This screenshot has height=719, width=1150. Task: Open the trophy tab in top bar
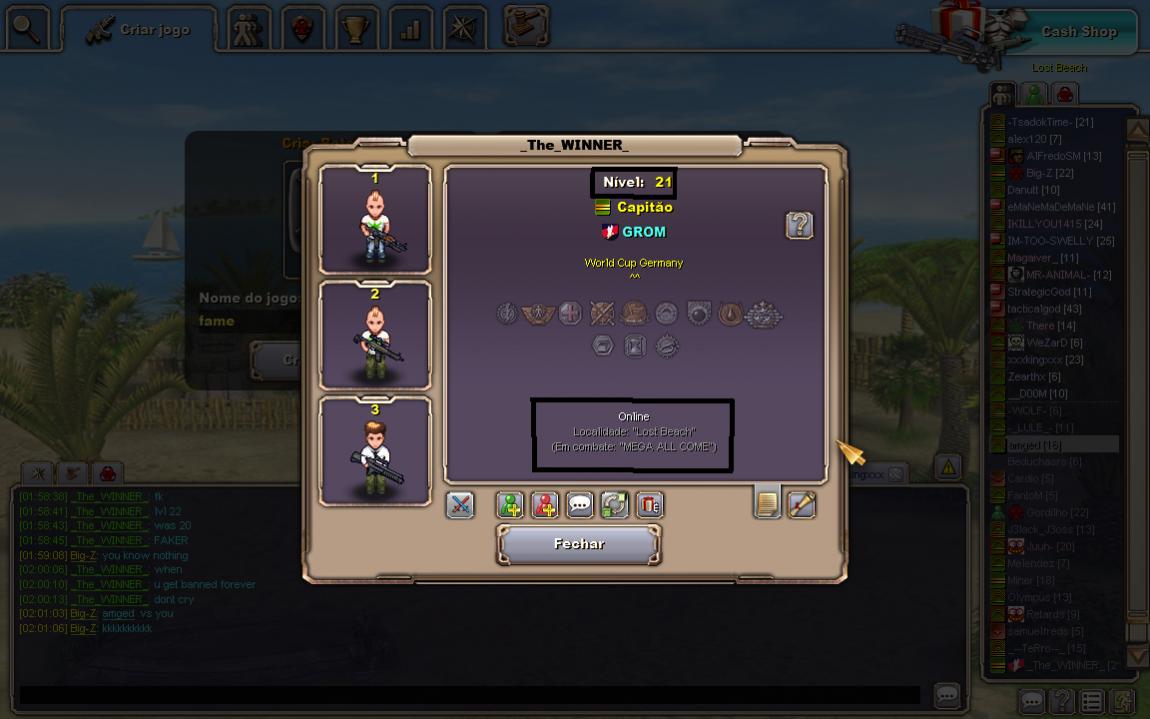[356, 29]
